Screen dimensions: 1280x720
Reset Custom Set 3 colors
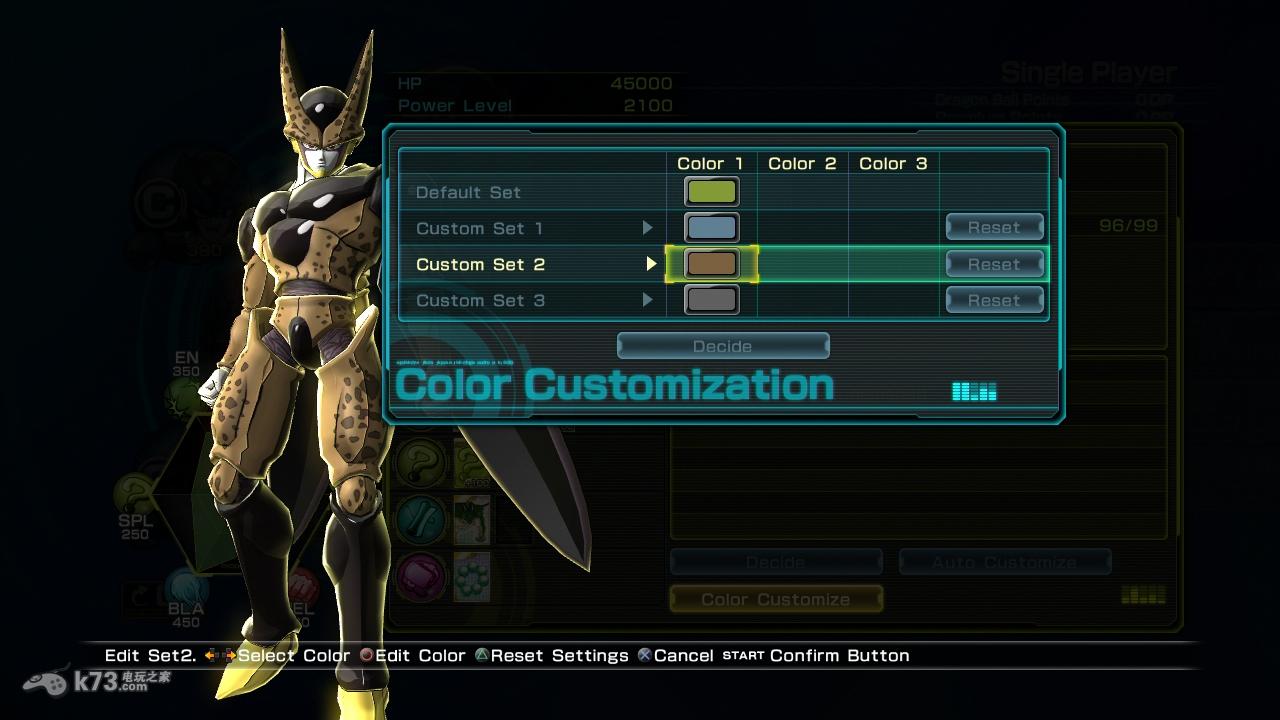(994, 300)
